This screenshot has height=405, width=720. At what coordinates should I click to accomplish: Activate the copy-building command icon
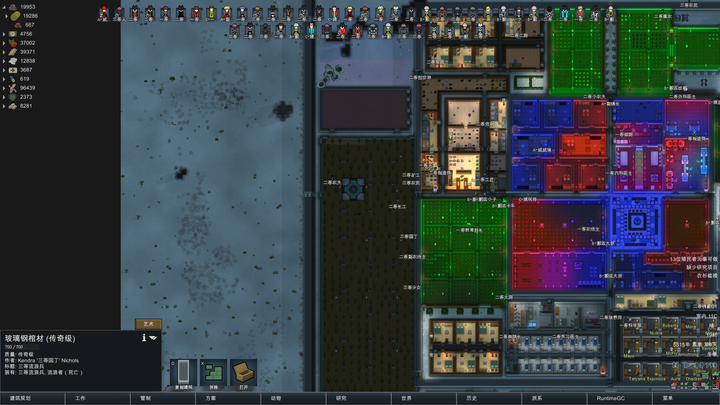coord(183,374)
